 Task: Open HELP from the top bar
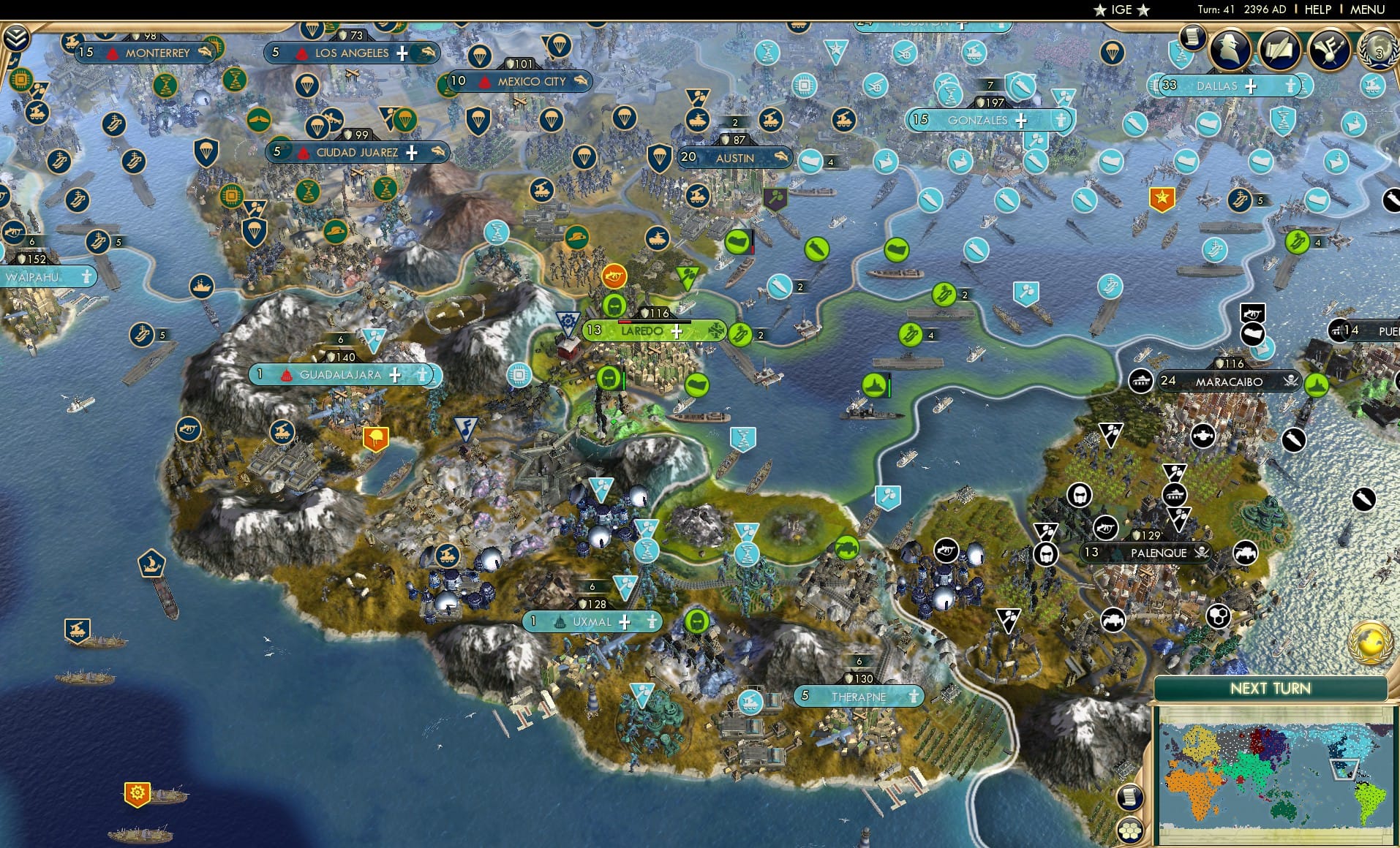(x=1317, y=10)
